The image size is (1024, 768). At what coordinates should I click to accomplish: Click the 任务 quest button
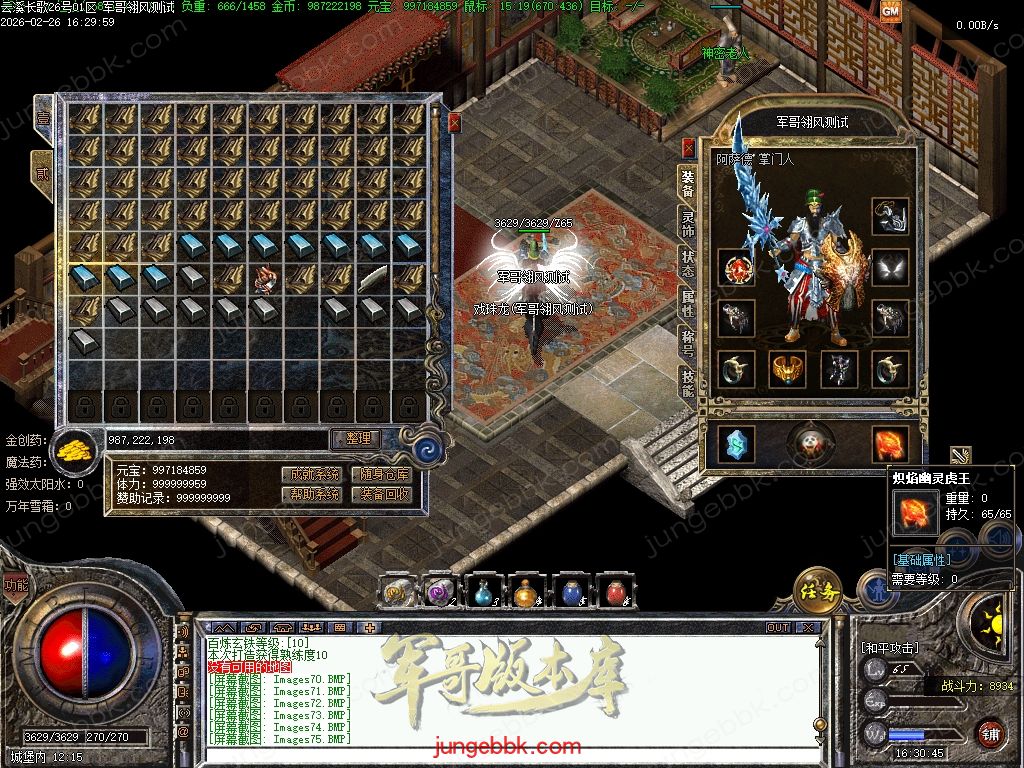817,590
